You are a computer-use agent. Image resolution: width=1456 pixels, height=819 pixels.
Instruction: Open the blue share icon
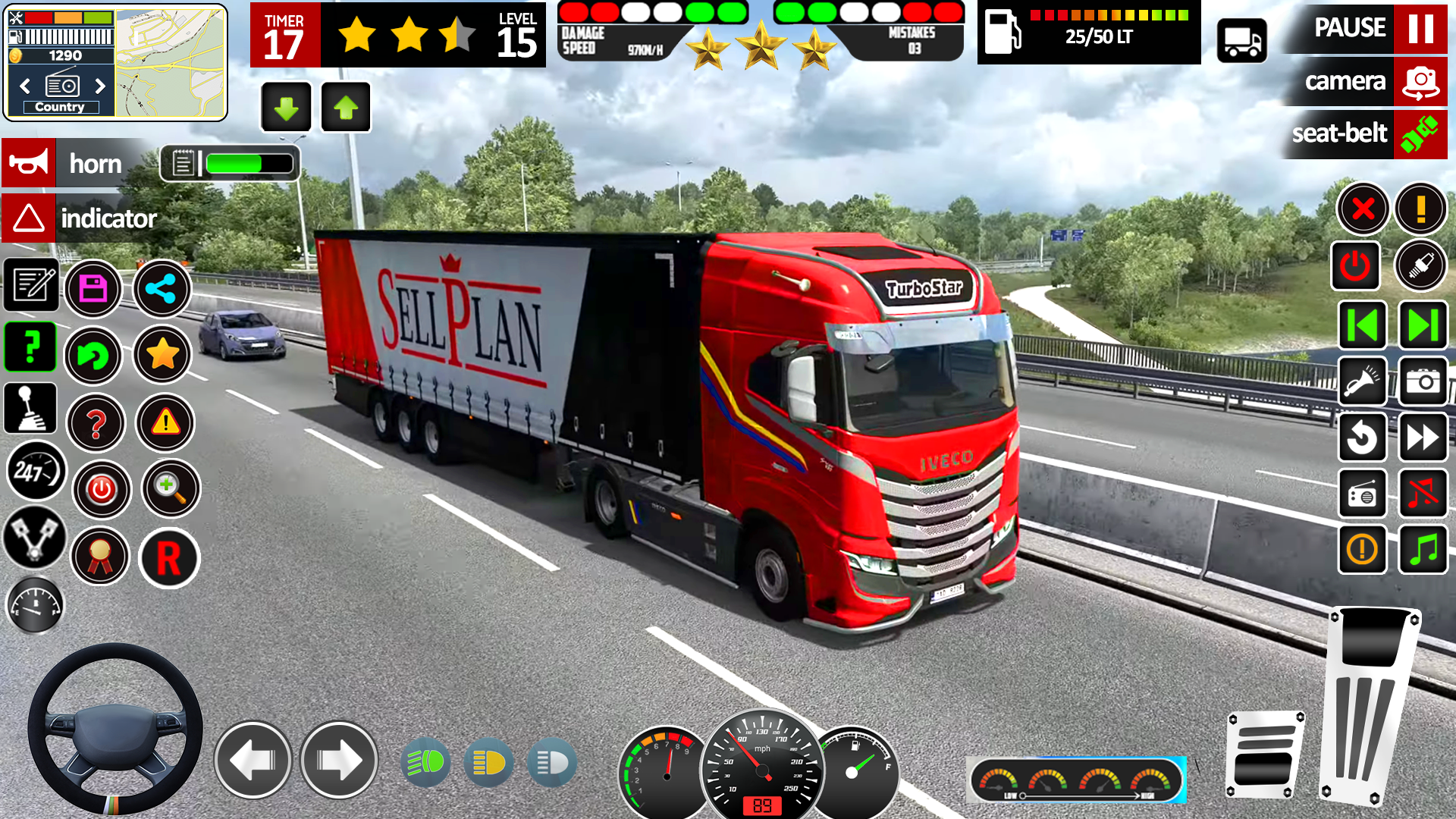[x=162, y=289]
